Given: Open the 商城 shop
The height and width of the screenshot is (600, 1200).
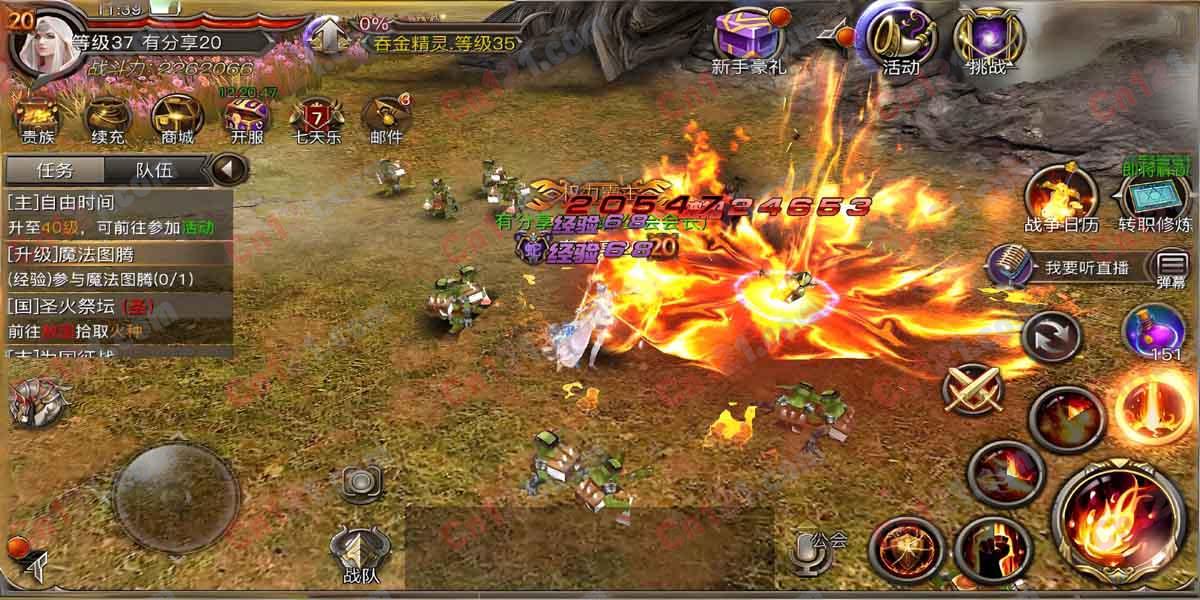Looking at the screenshot, I should coord(172,116).
